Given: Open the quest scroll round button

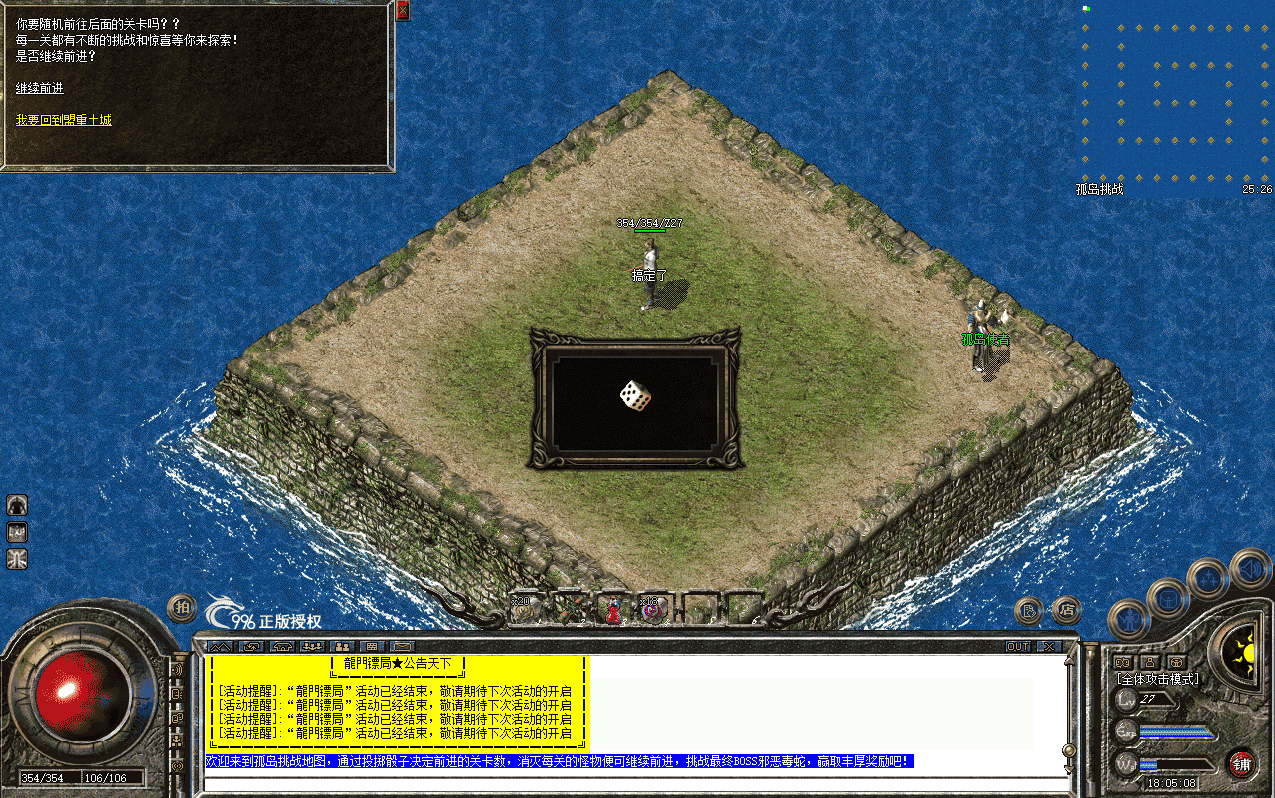Looking at the screenshot, I should [x=1028, y=609].
